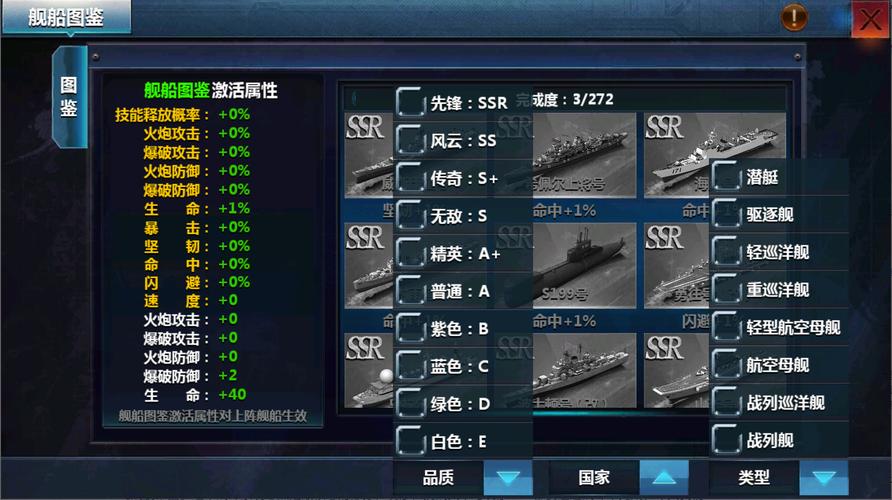Open the orange exclamation info button
Screen dimensions: 892x500
click(794, 17)
